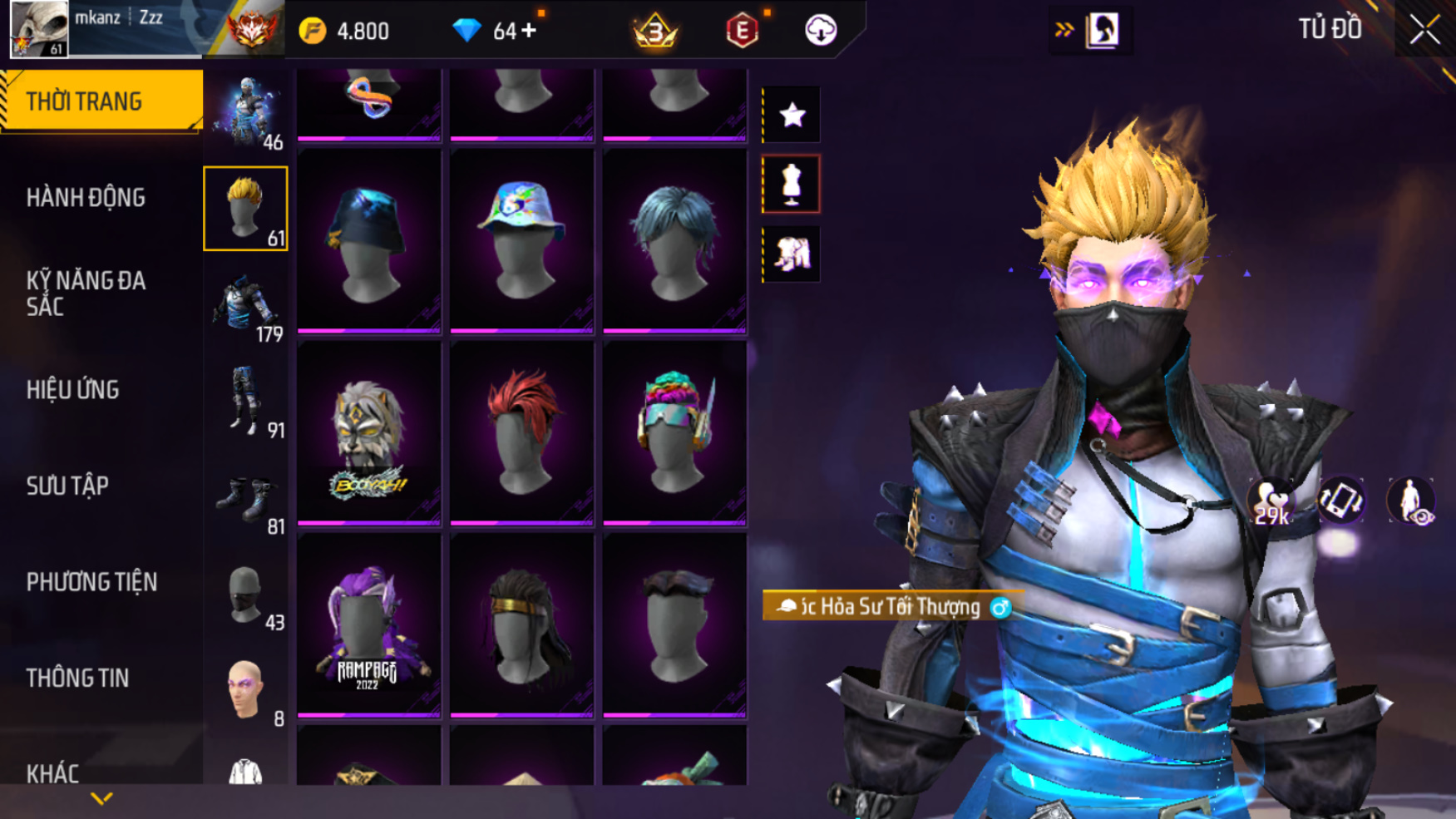Equip the red spiky hair item
Viewport: 1456px width, 819px height.
click(521, 432)
